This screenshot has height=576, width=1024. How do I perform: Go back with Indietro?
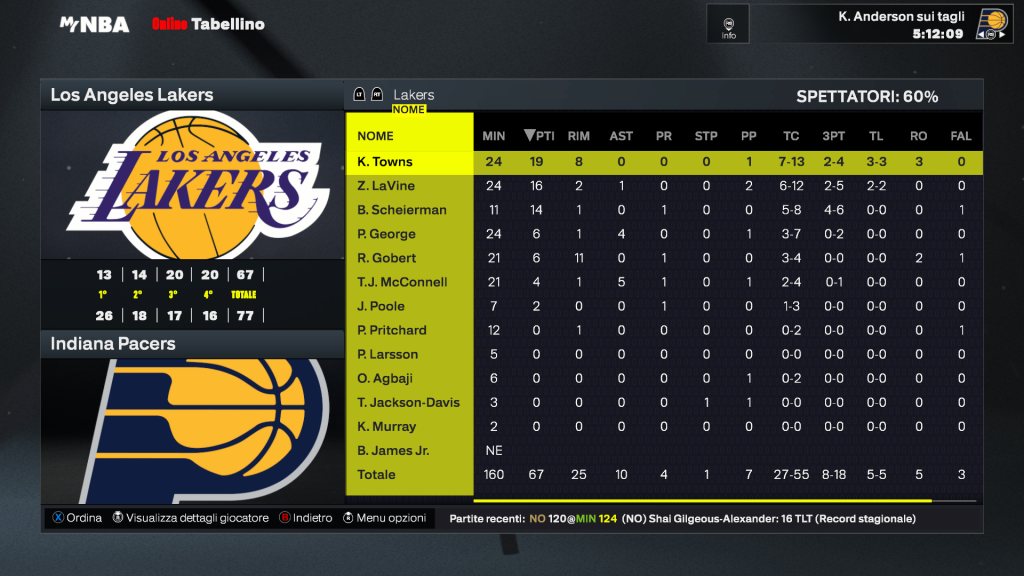point(305,518)
